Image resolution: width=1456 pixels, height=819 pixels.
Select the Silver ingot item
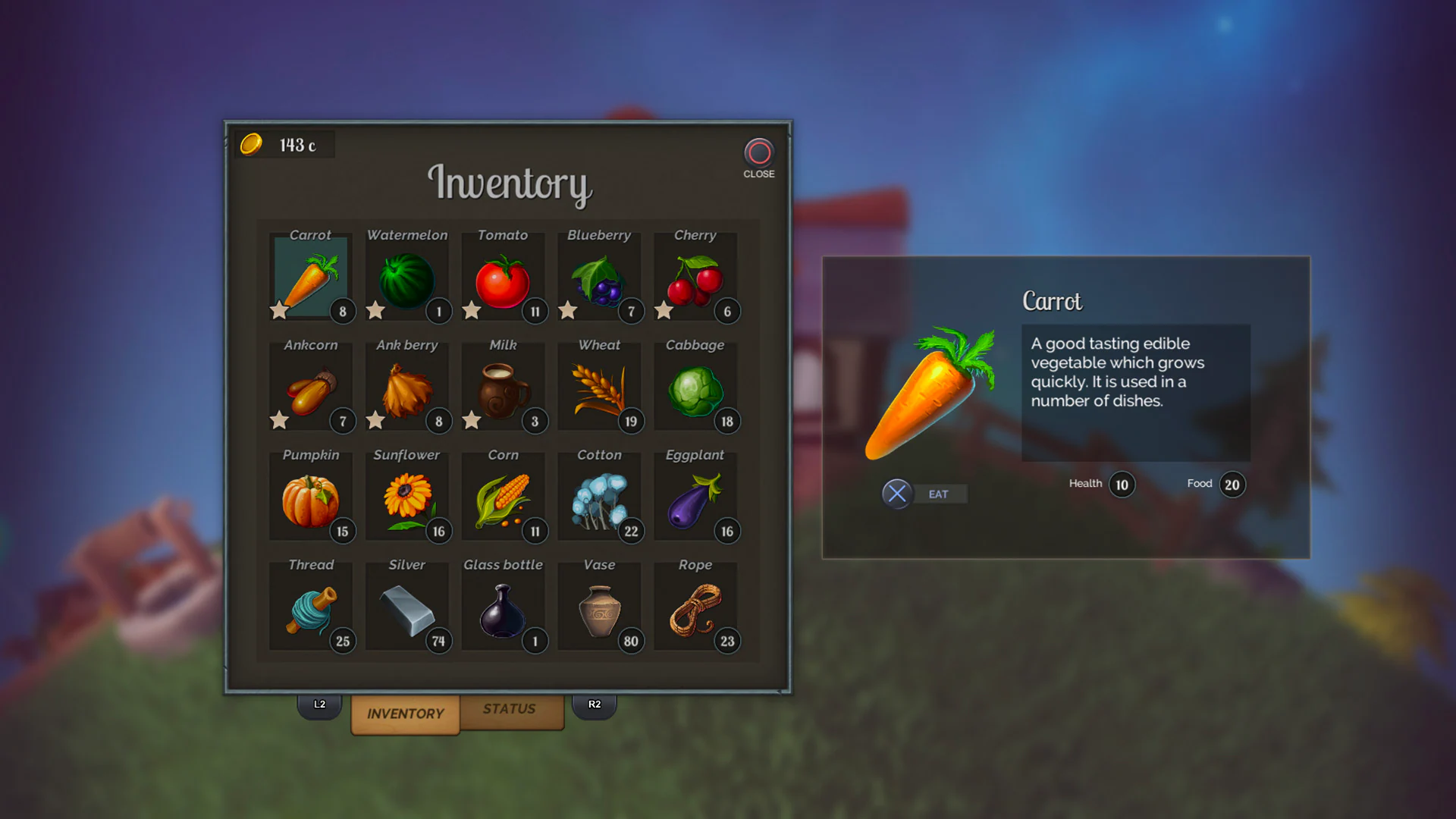(406, 608)
